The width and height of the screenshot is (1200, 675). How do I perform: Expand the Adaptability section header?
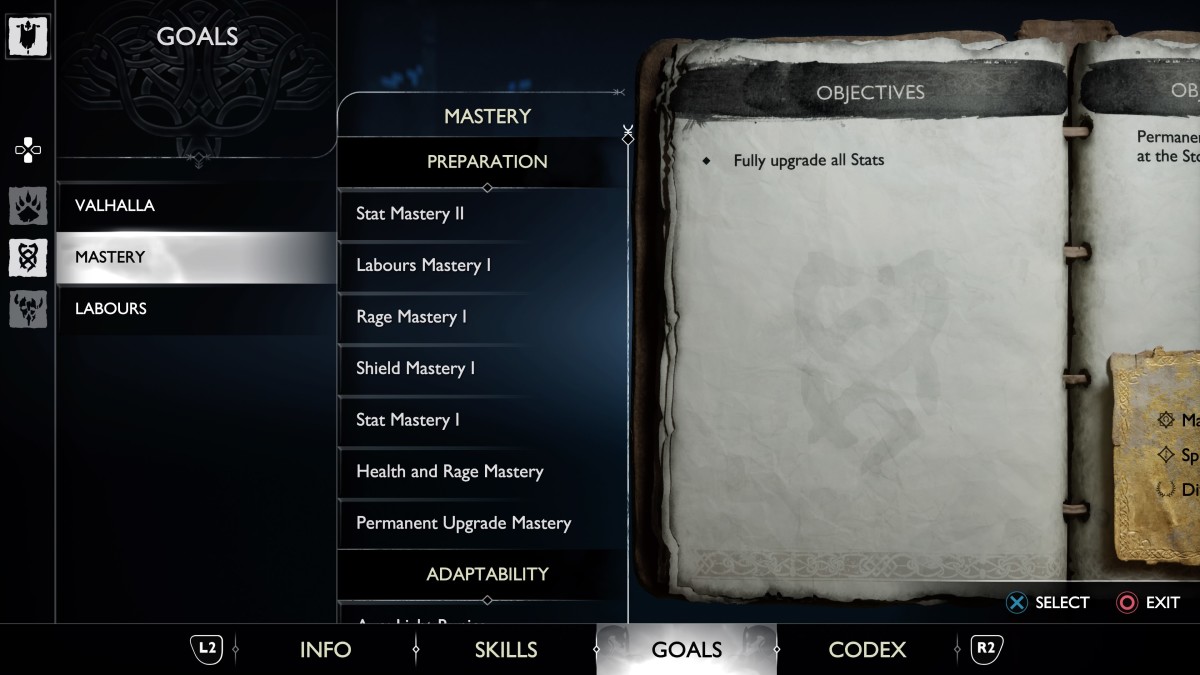tap(487, 575)
